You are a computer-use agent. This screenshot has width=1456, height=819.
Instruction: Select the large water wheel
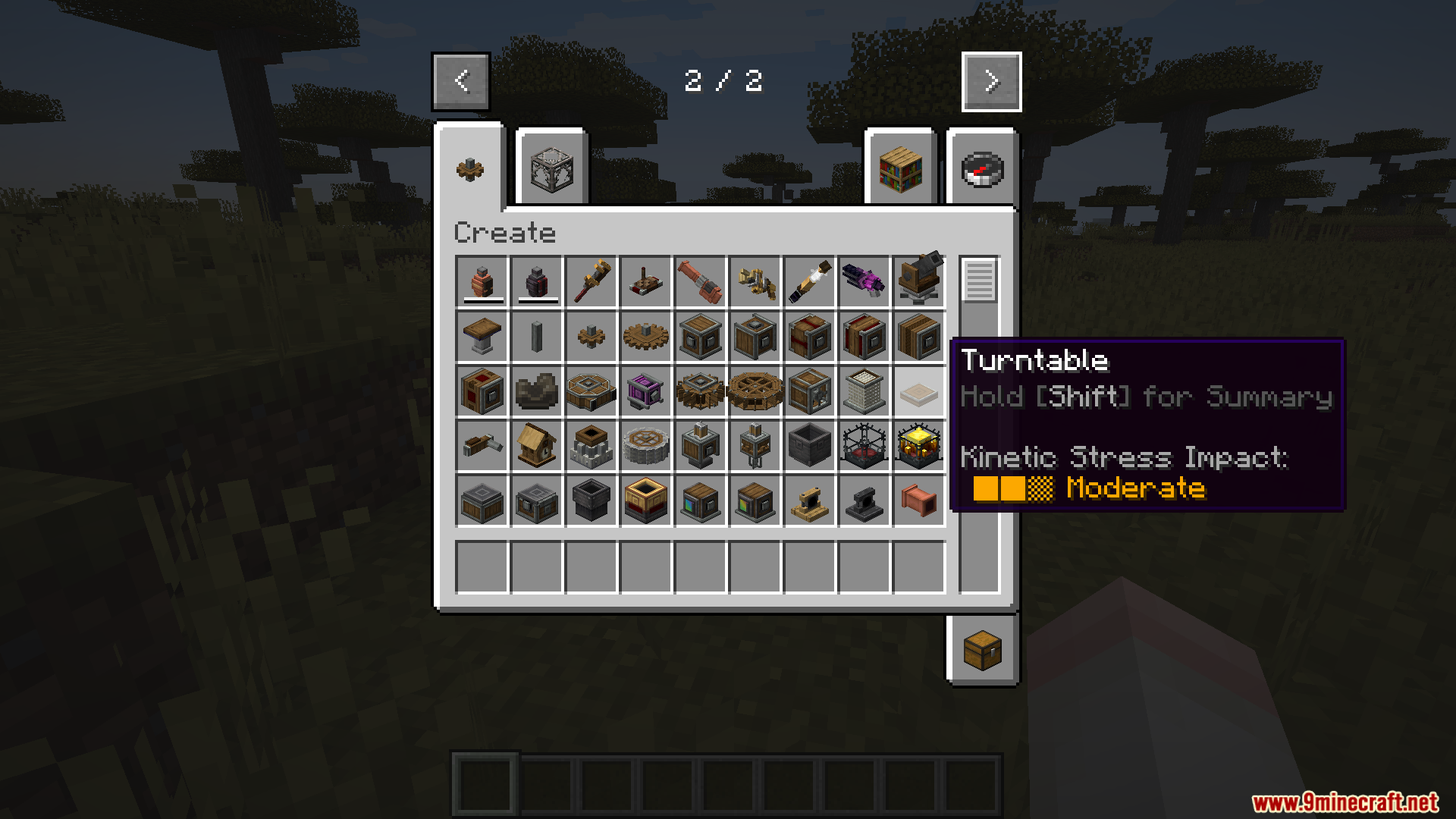[756, 391]
